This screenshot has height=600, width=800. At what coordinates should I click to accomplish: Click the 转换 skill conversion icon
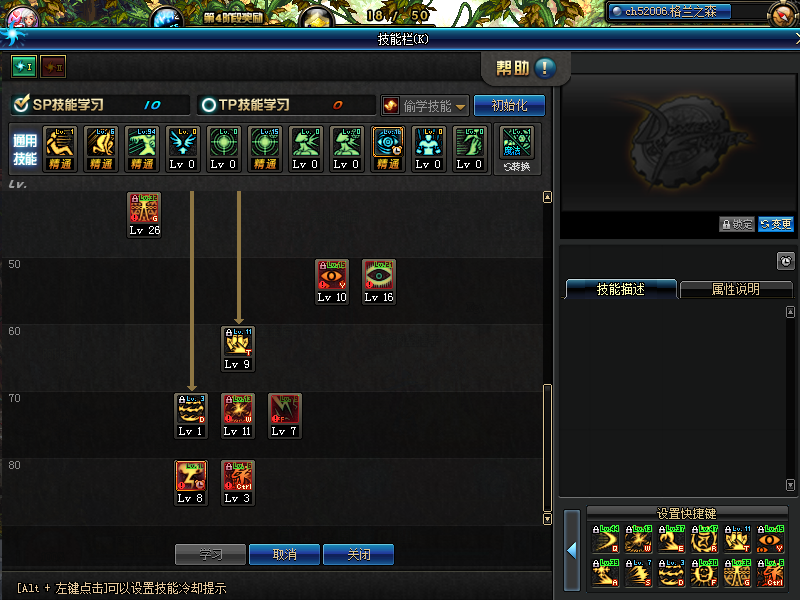pos(517,144)
